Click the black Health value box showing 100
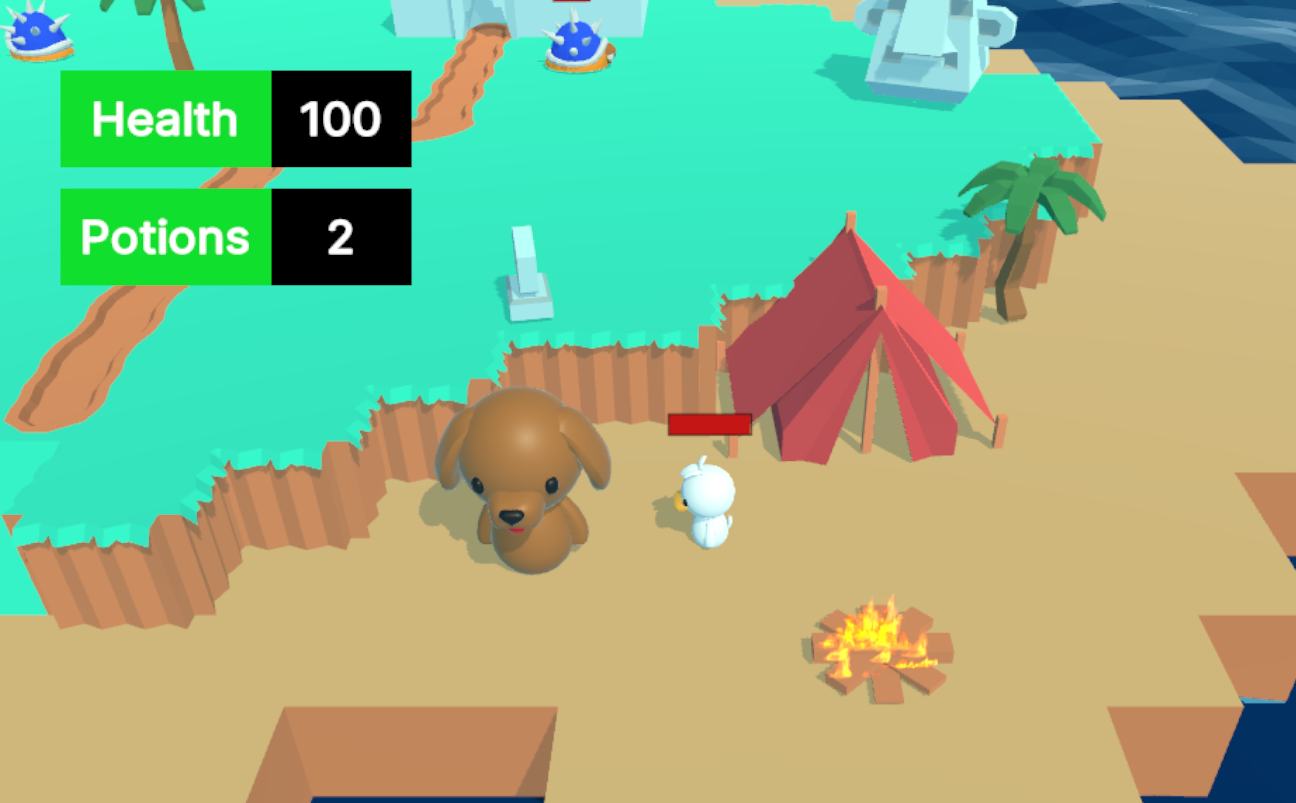 340,120
